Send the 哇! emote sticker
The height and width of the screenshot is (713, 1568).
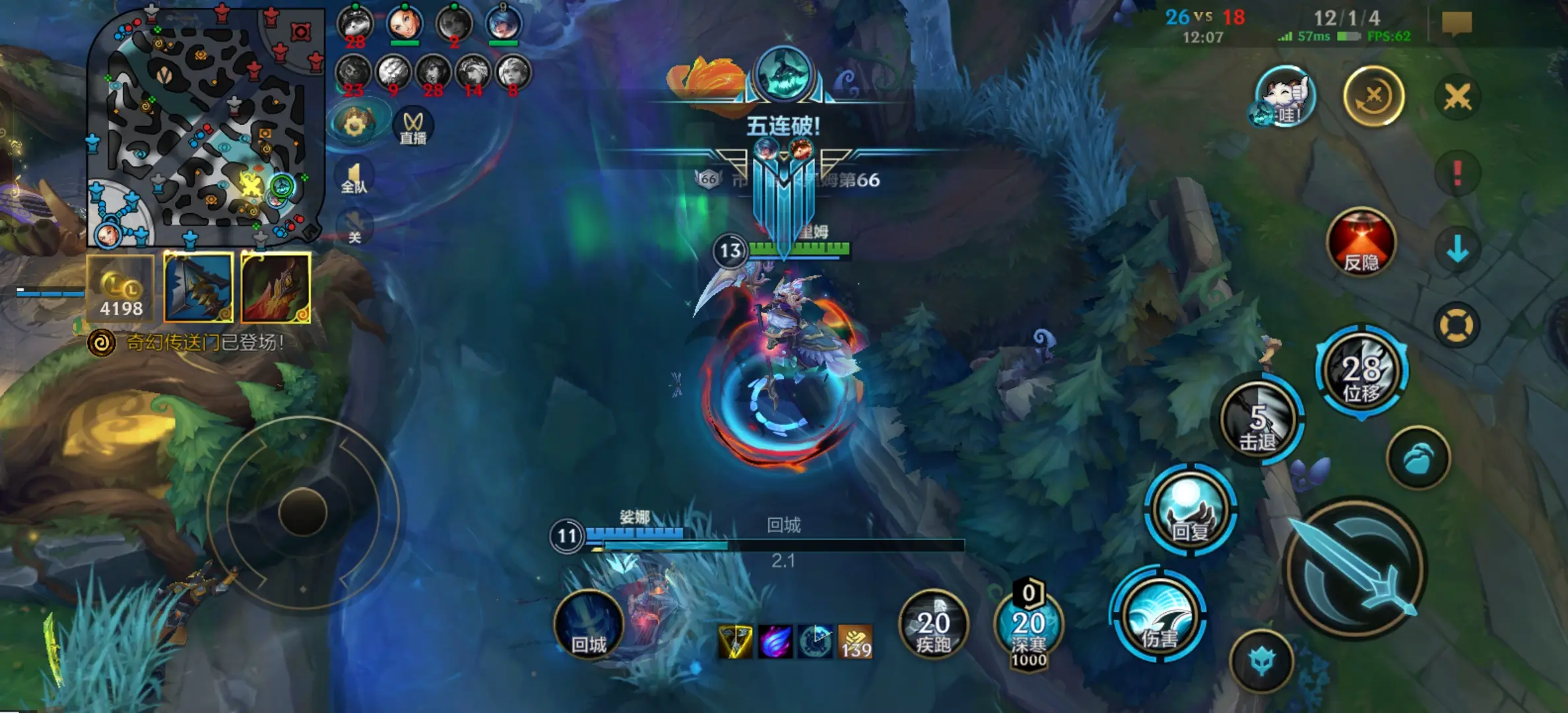[1284, 97]
